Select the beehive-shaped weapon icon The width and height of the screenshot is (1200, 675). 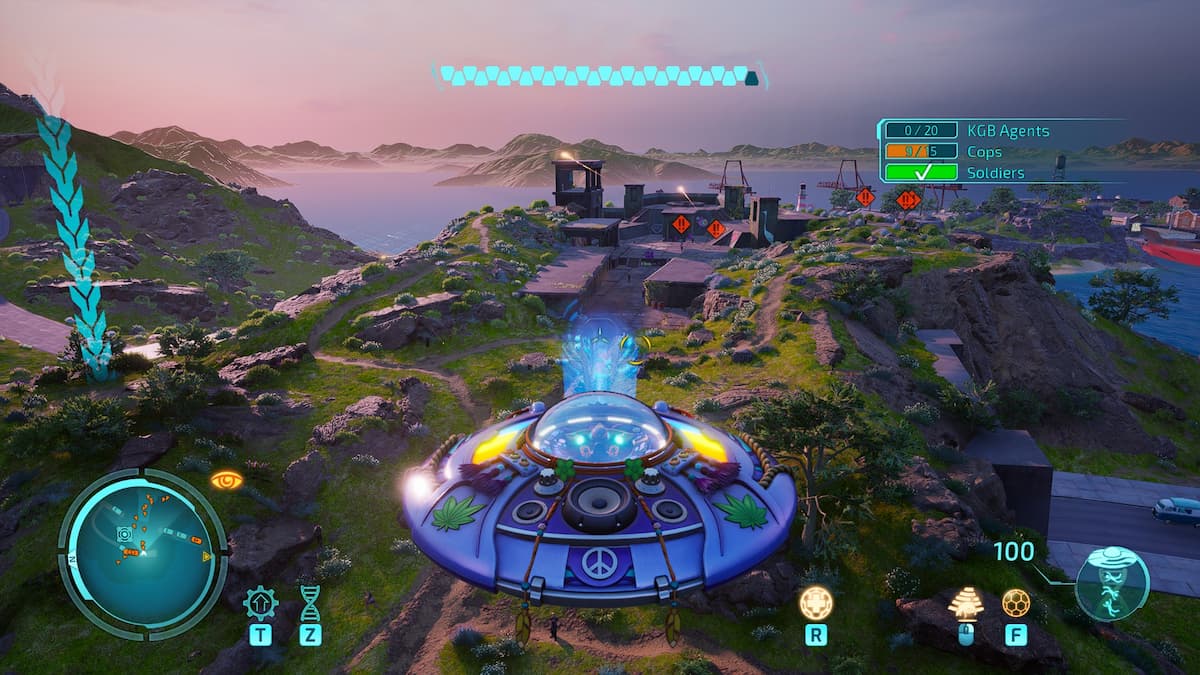click(965, 603)
